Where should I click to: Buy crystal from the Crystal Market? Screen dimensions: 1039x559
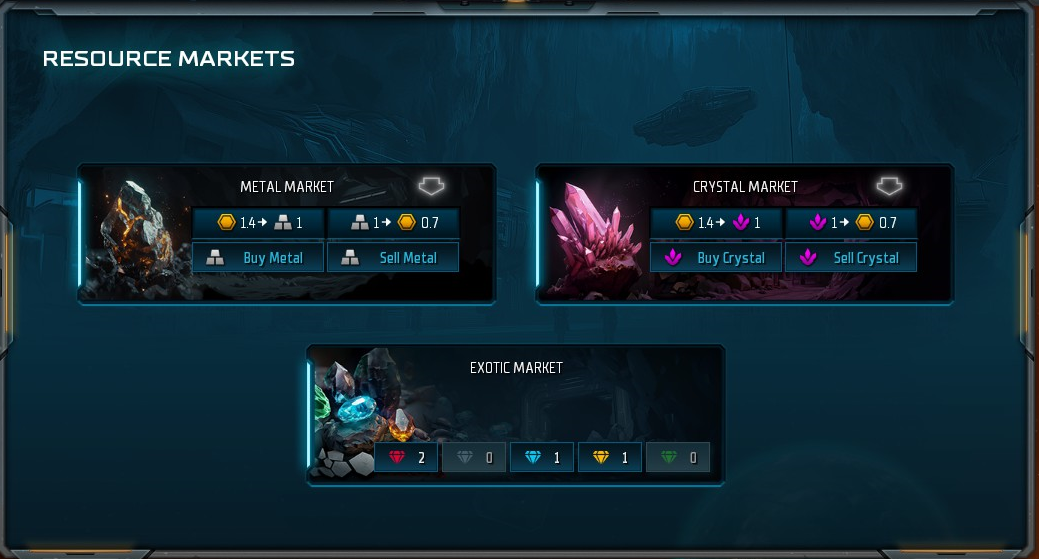pyautogui.click(x=716, y=257)
